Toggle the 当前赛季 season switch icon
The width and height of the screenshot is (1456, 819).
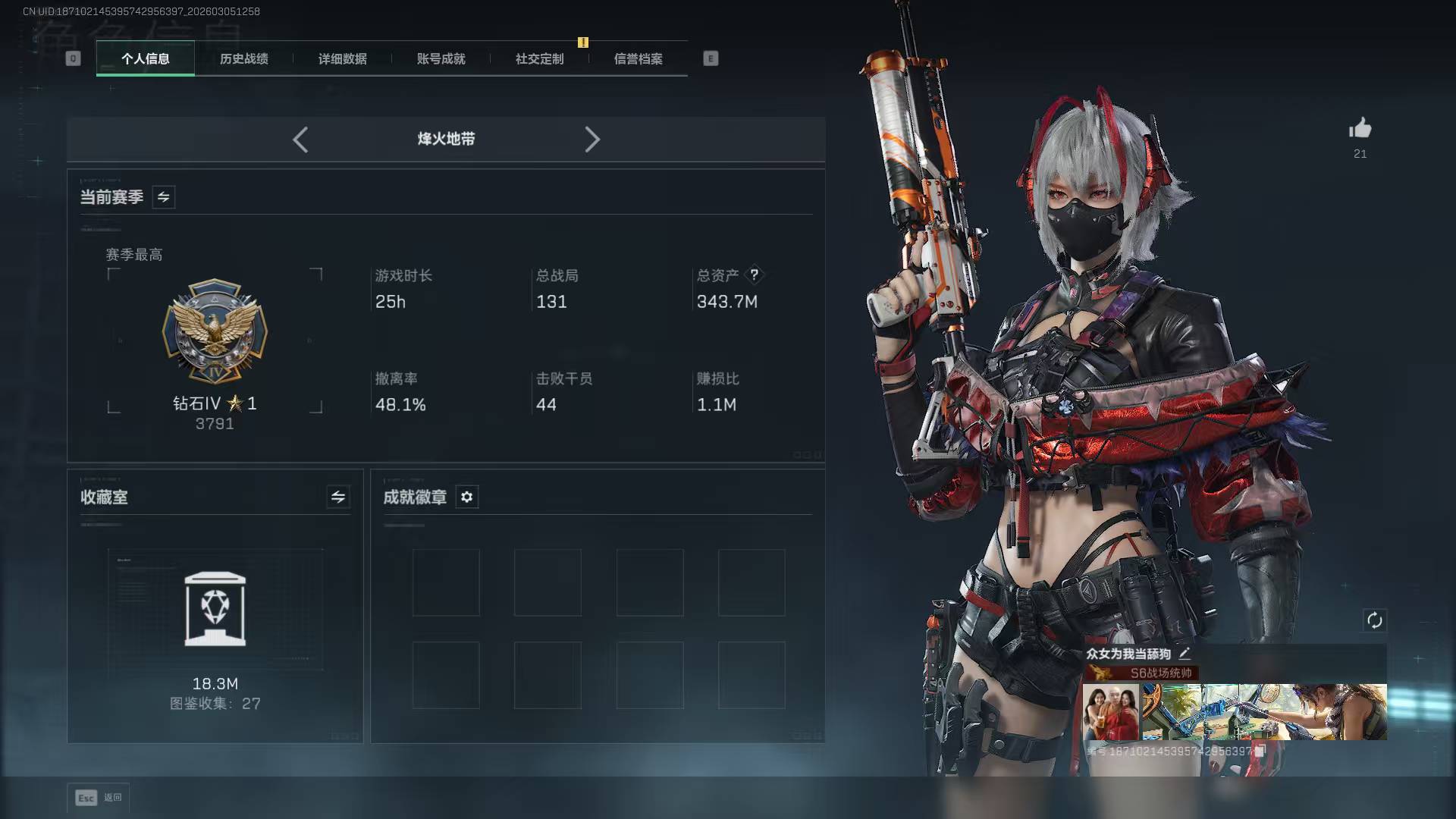click(164, 197)
